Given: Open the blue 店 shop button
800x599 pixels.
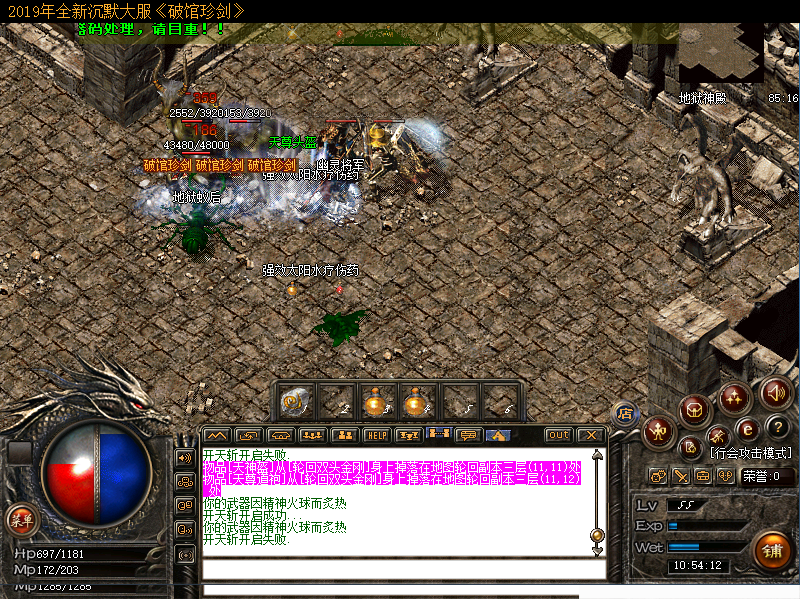Looking at the screenshot, I should pyautogui.click(x=625, y=412).
